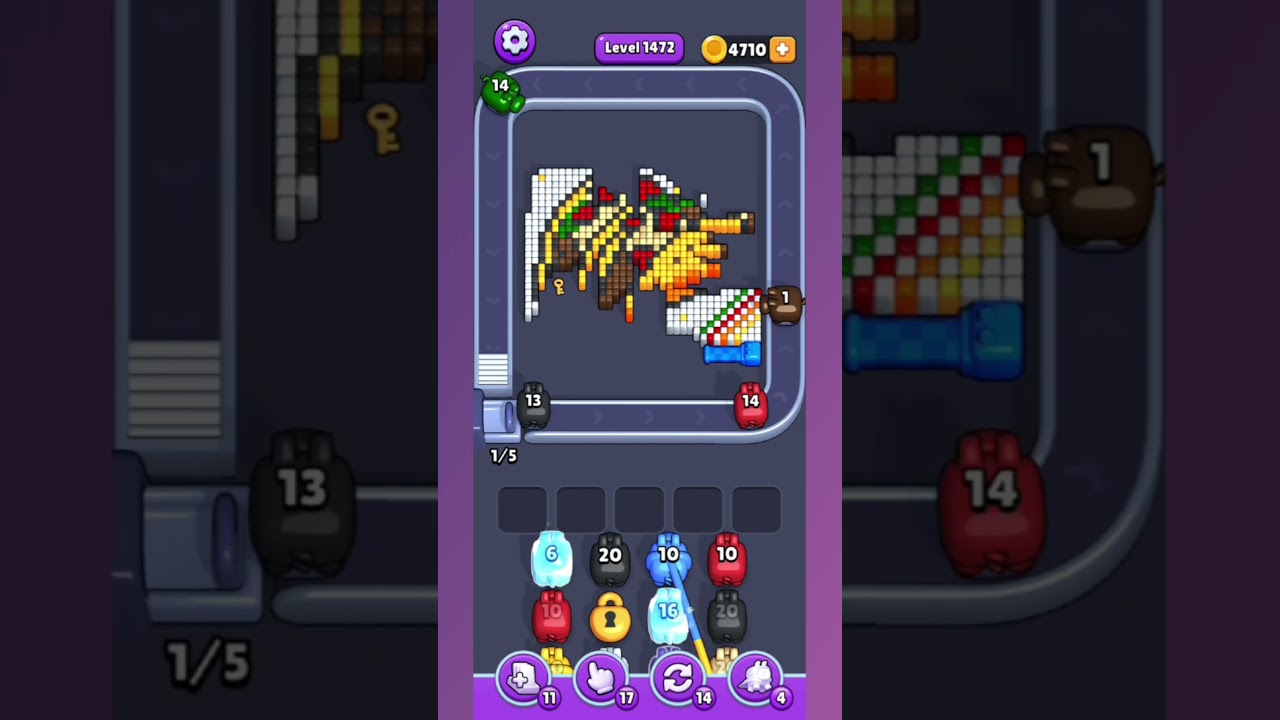Screen dimensions: 1280x720
Task: Click the striped scrollbar segment on the left rail
Action: tap(491, 370)
